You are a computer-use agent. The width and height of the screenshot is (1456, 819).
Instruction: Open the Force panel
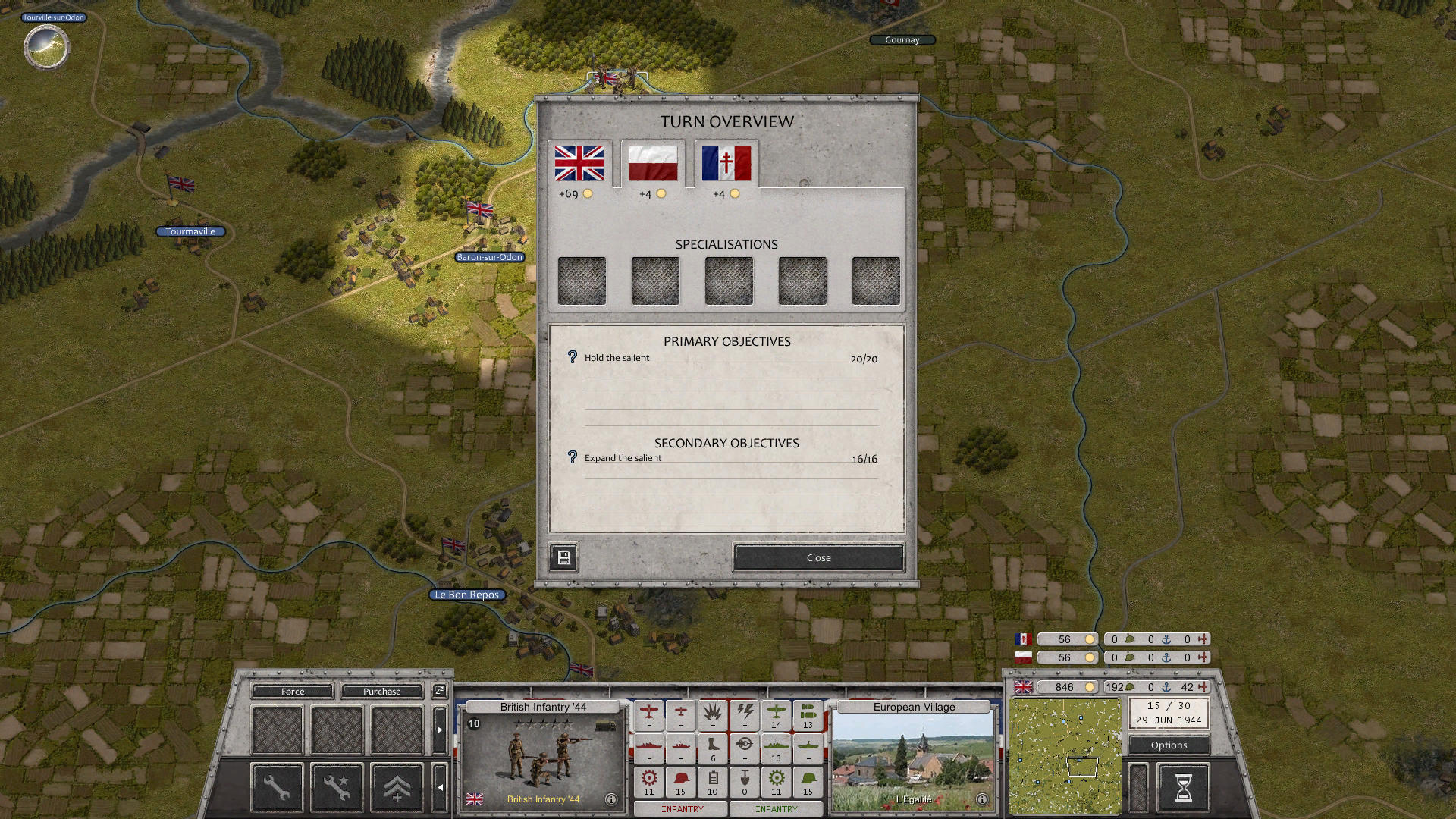(292, 691)
